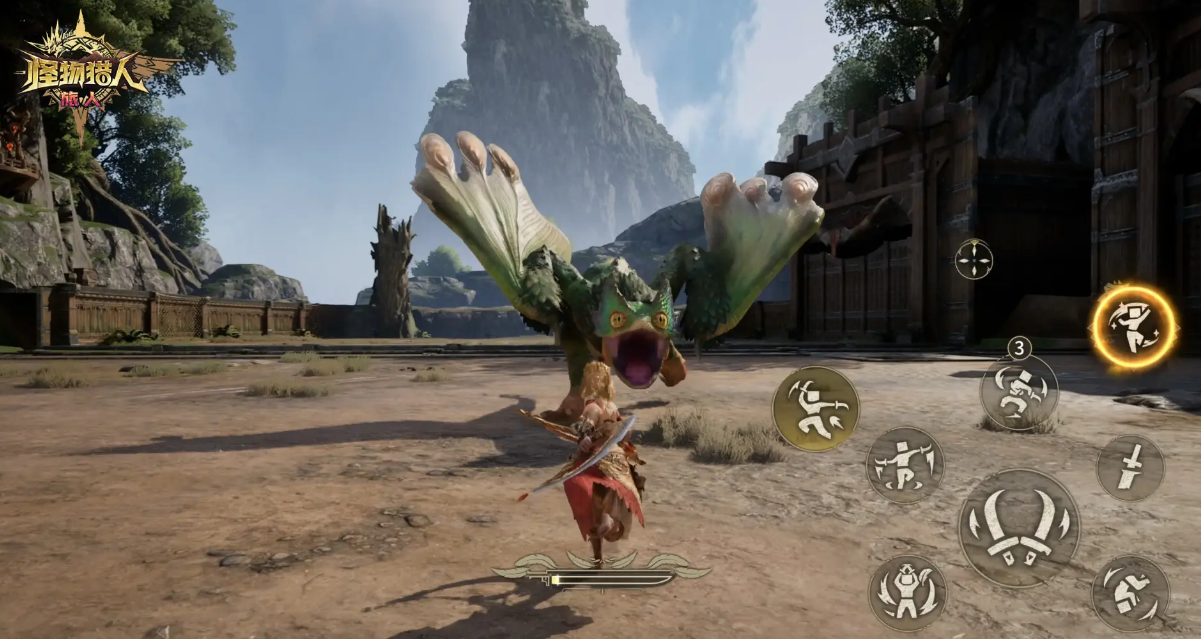
Task: Use the twin-blade spinning stance skill
Action: pos(905,465)
